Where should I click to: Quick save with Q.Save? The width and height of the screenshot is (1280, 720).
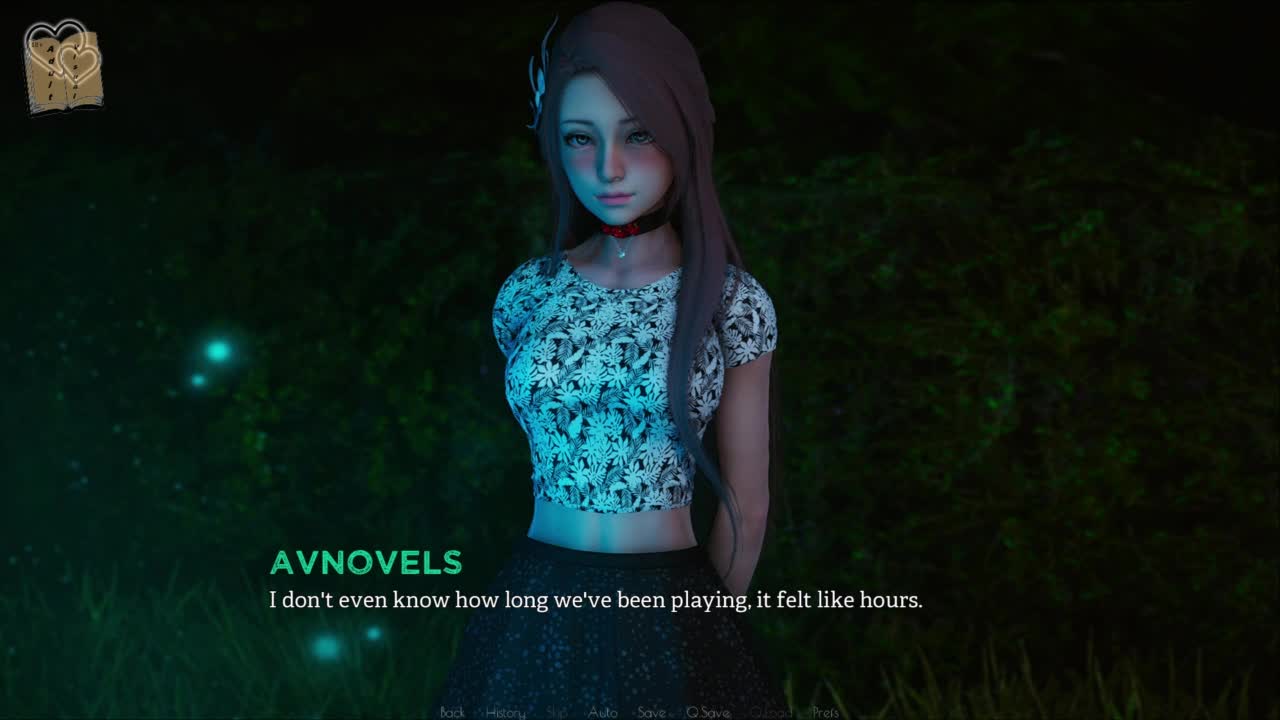point(707,712)
